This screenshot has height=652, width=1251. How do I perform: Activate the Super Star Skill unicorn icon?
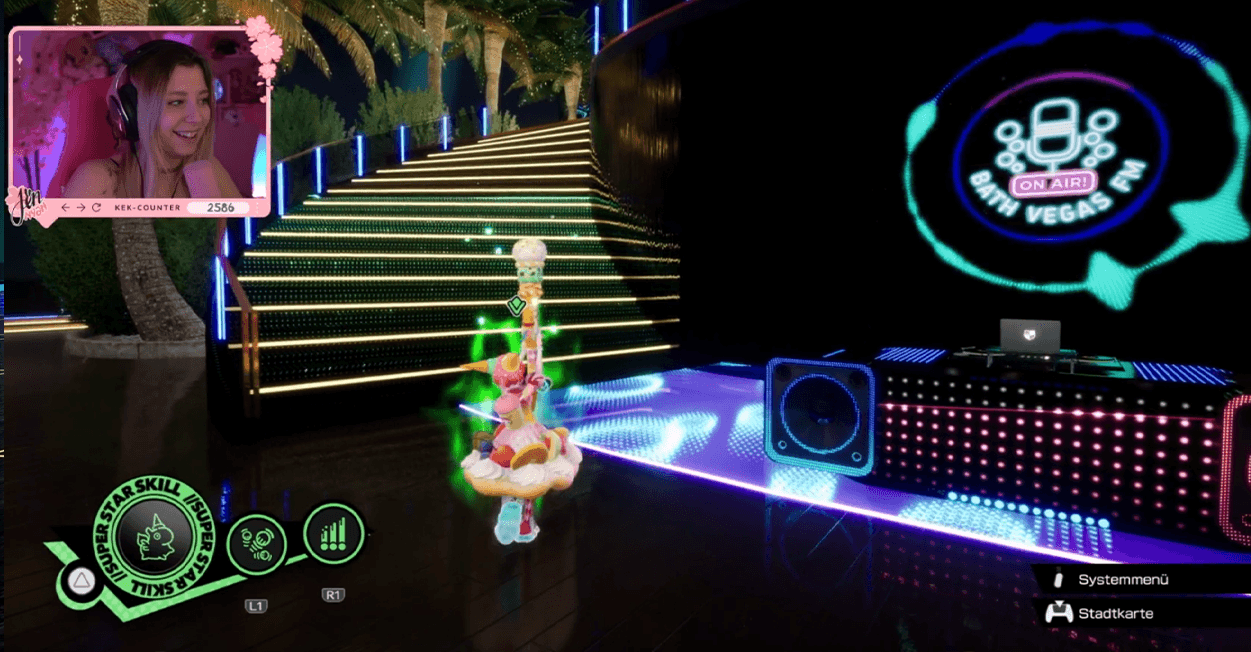[x=152, y=539]
